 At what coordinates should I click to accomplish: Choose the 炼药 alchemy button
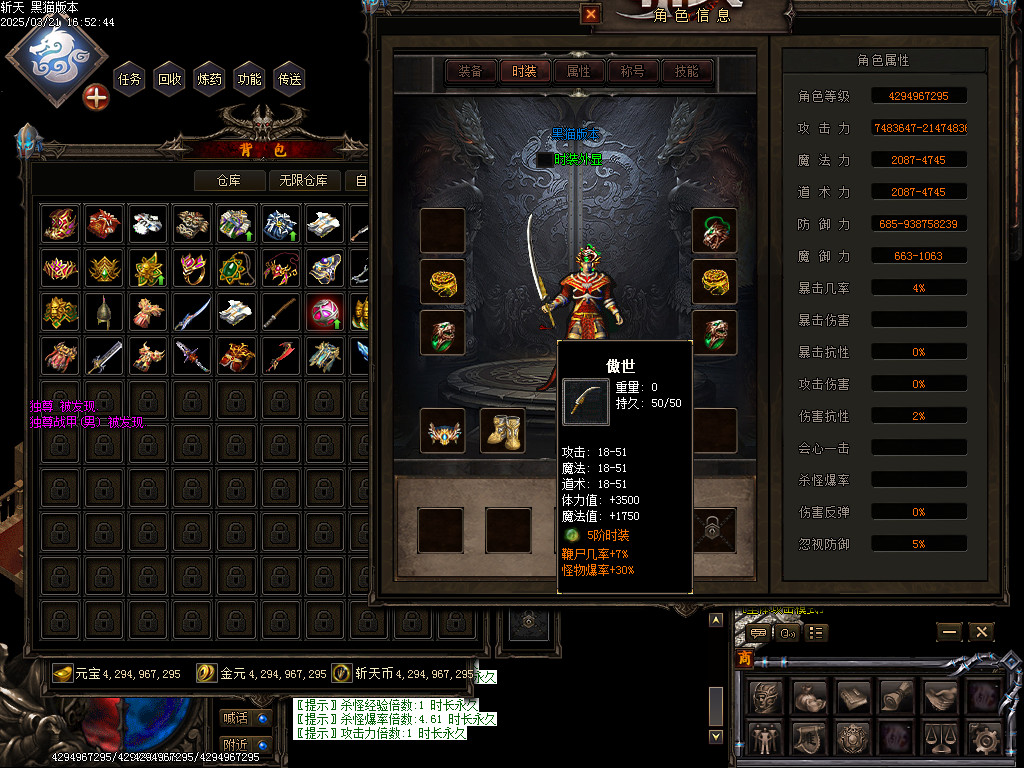[x=210, y=79]
